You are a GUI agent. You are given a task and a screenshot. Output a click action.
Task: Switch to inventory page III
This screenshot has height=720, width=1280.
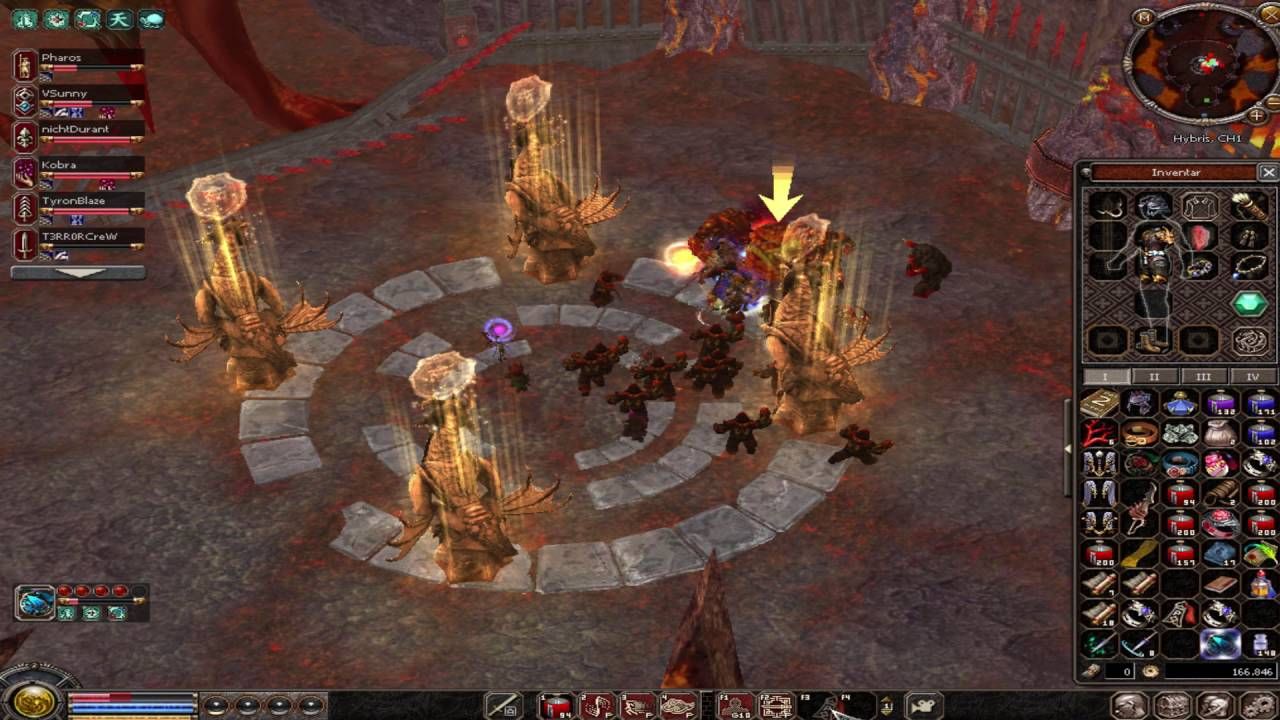coord(1203,377)
